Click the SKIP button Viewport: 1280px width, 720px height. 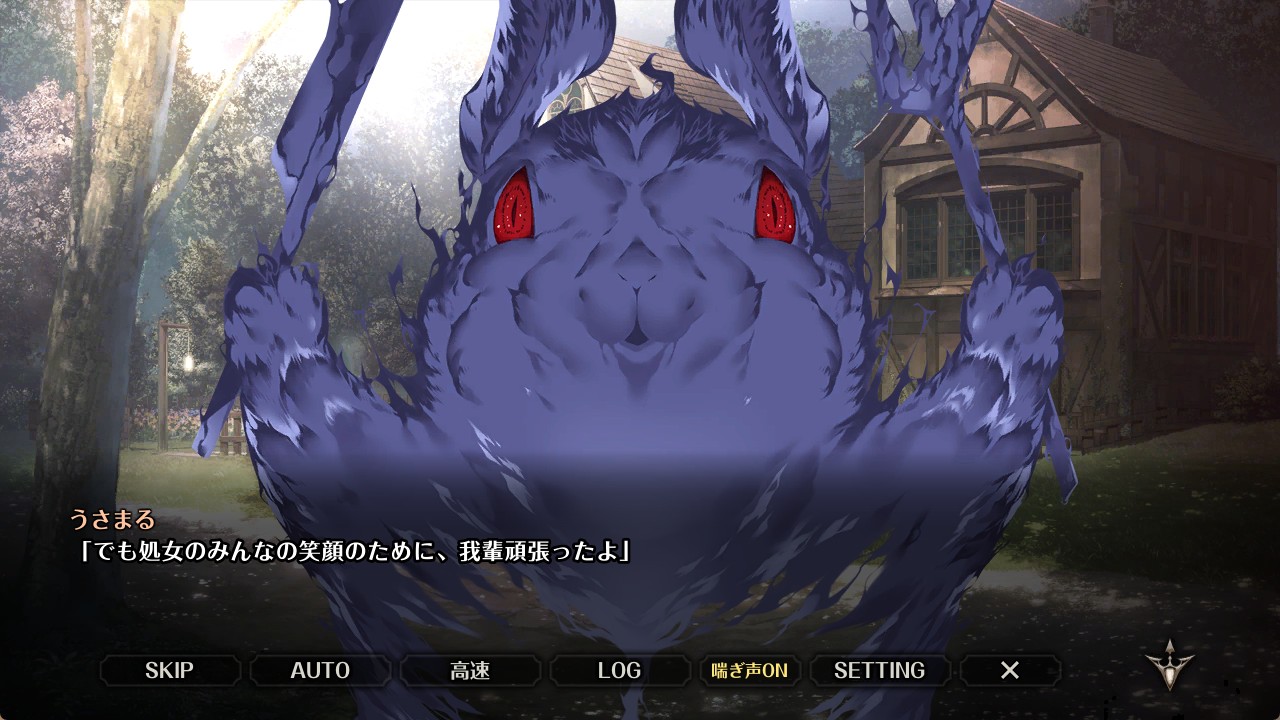[x=169, y=670]
